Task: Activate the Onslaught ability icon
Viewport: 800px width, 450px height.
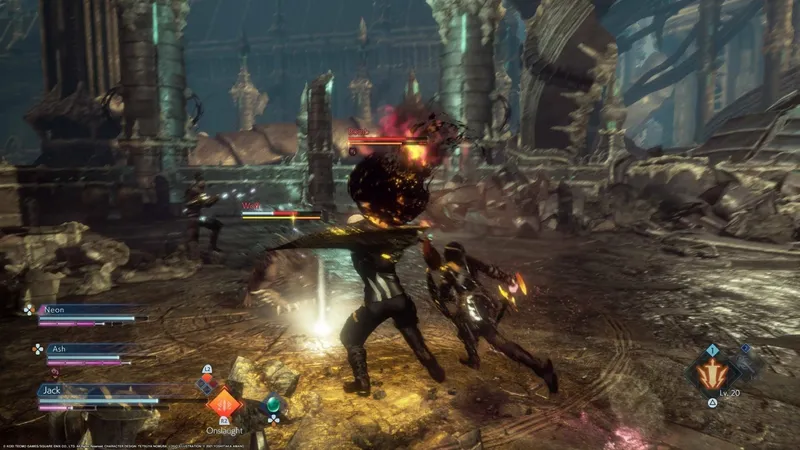Action: coord(223,404)
